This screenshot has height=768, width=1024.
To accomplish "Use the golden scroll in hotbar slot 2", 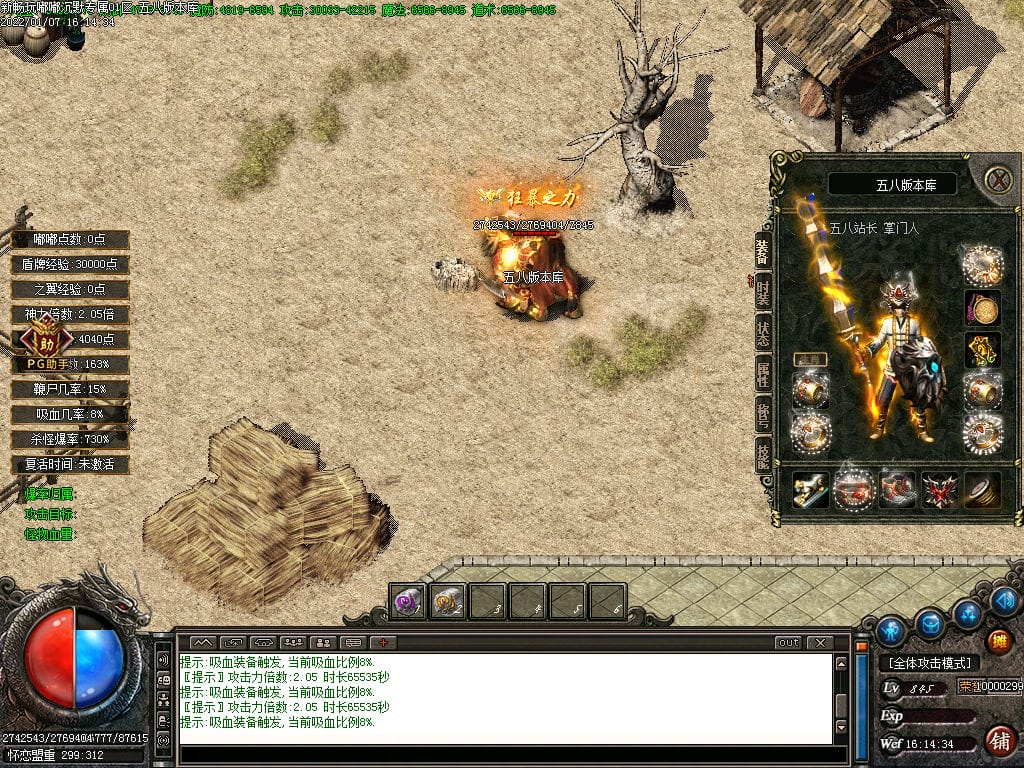I will pos(448,601).
